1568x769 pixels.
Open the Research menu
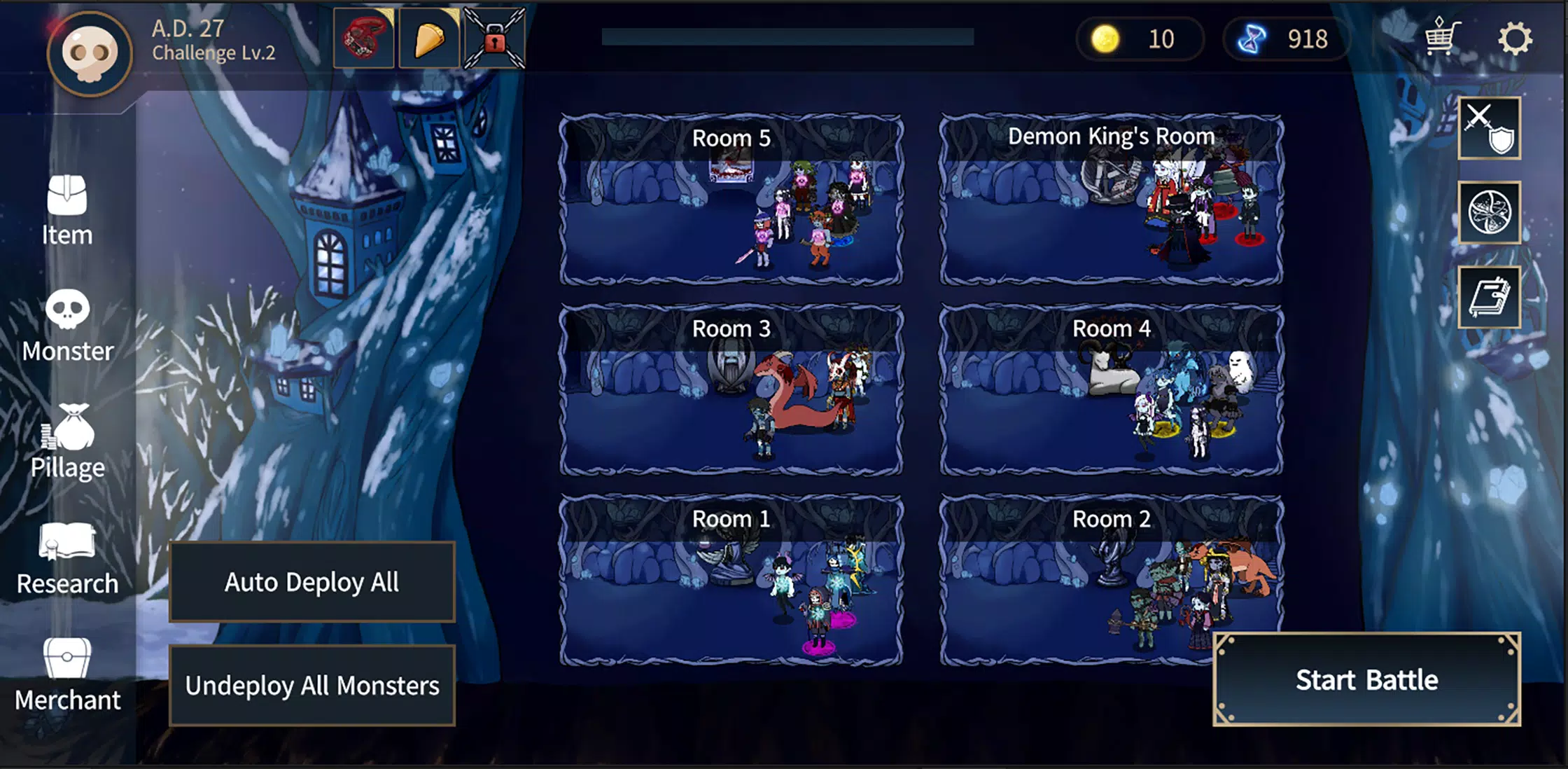[67, 559]
